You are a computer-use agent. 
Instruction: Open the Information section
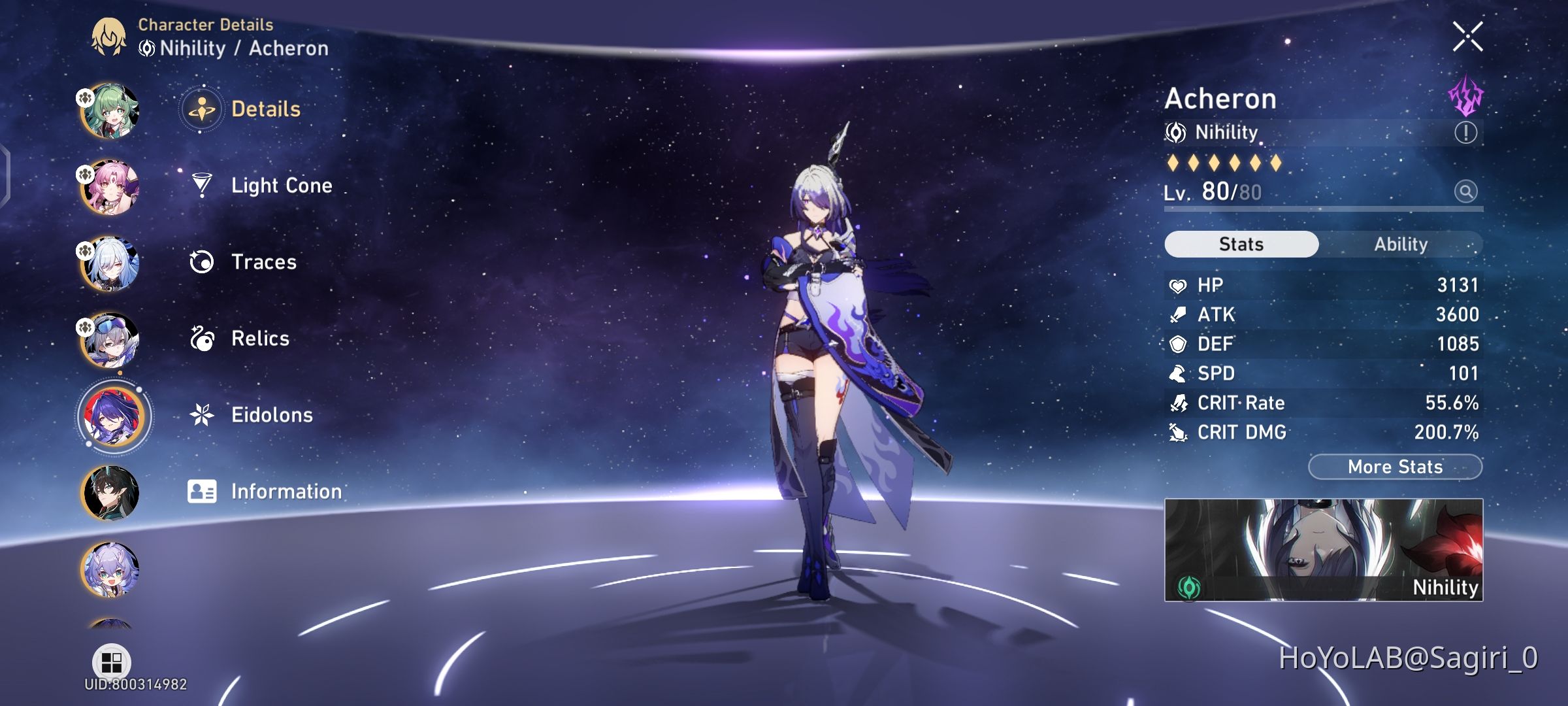pyautogui.click(x=285, y=491)
